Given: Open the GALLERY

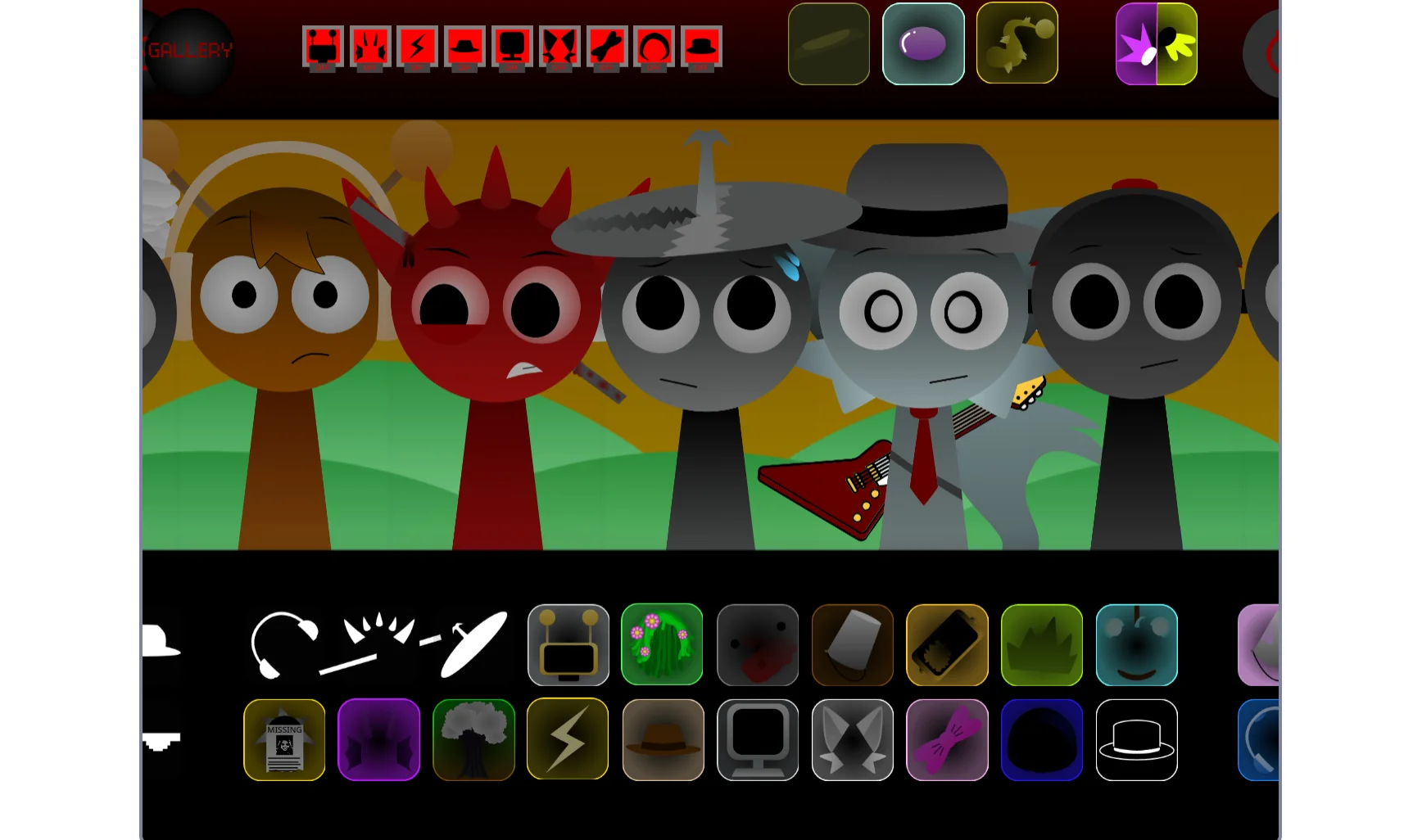Looking at the screenshot, I should point(190,51).
